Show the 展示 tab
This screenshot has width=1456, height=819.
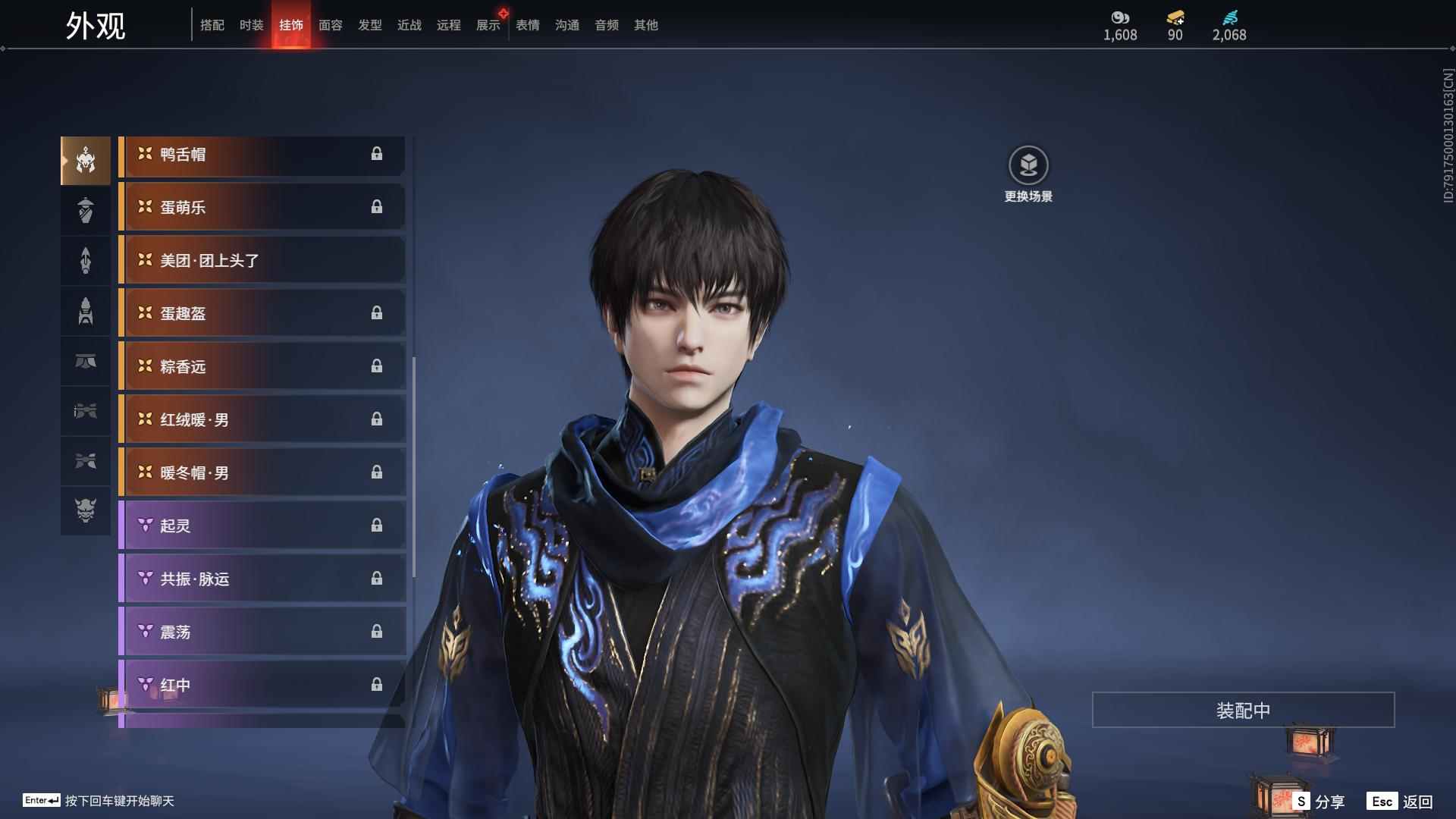[488, 25]
